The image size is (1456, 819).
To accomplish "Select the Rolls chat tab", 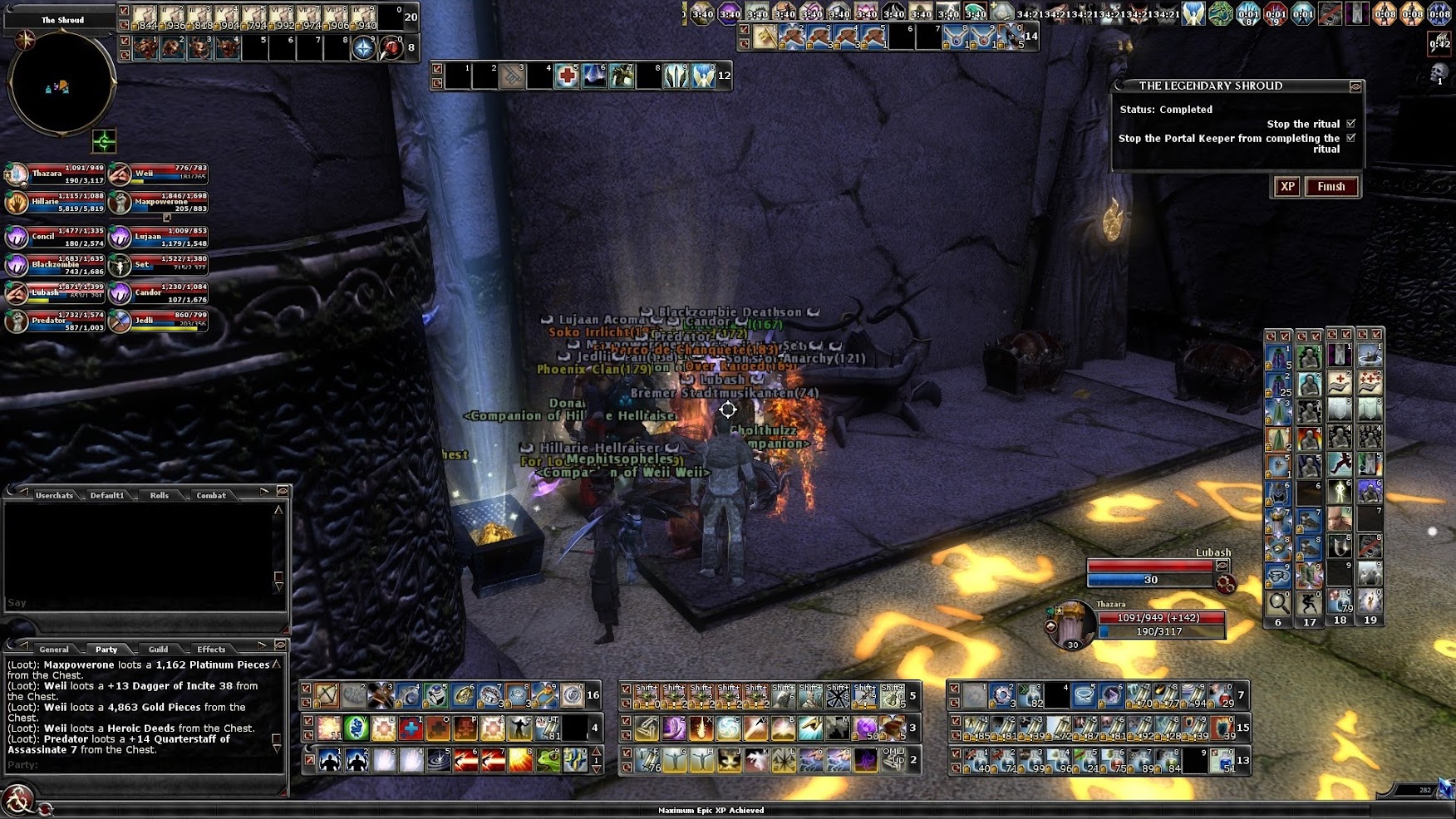I will tap(159, 495).
